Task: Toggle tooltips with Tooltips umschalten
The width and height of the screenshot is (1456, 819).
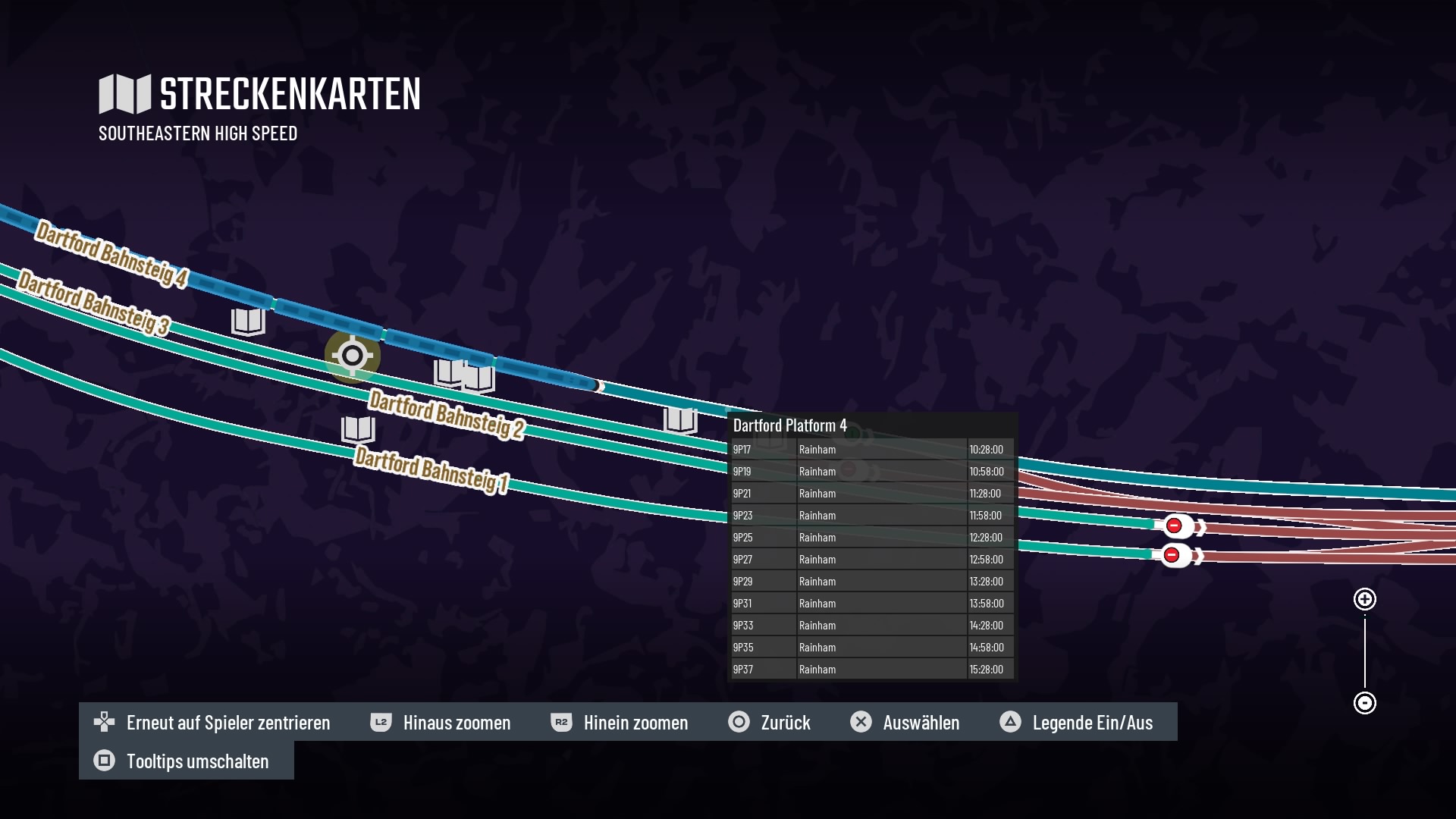Action: click(x=181, y=761)
